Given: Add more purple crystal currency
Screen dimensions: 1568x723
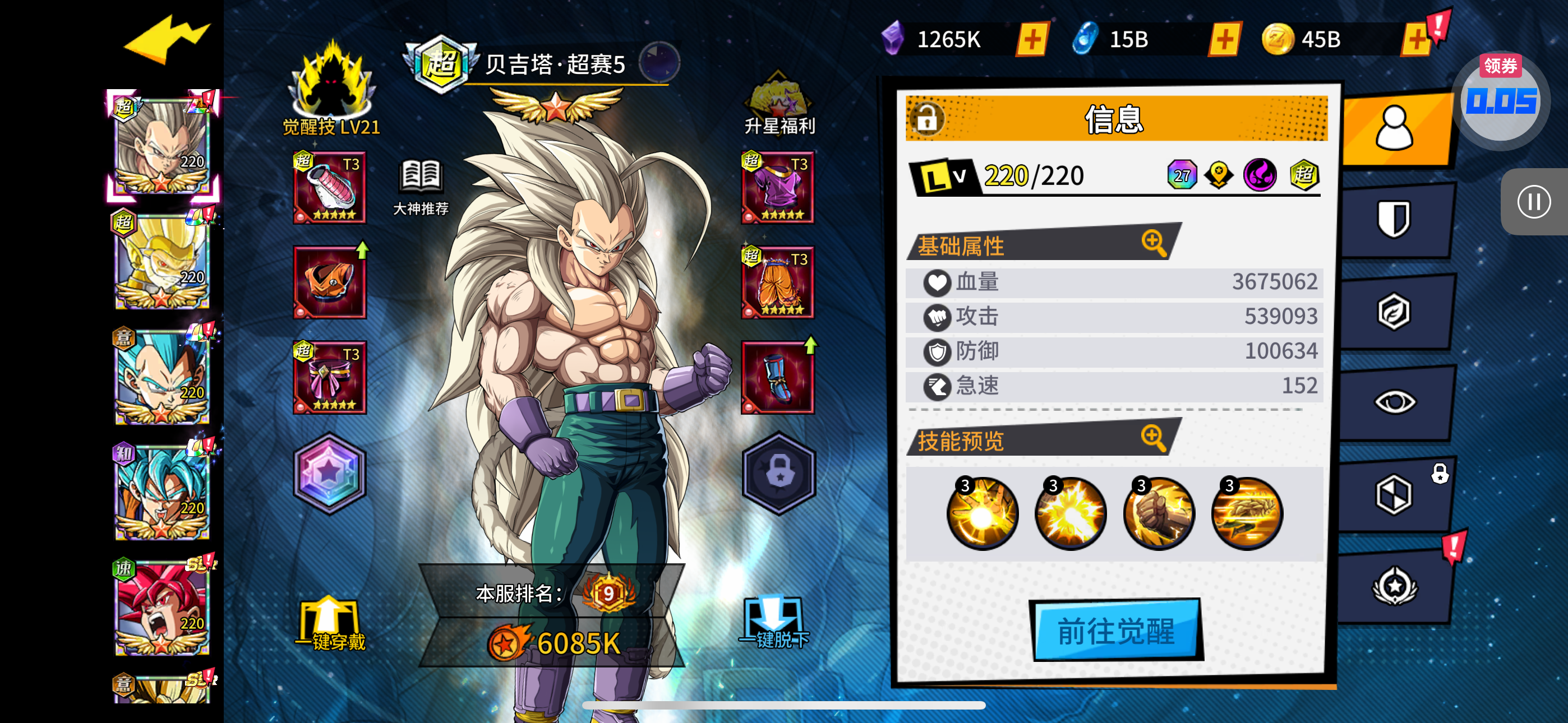Looking at the screenshot, I should pyautogui.click(x=1032, y=40).
